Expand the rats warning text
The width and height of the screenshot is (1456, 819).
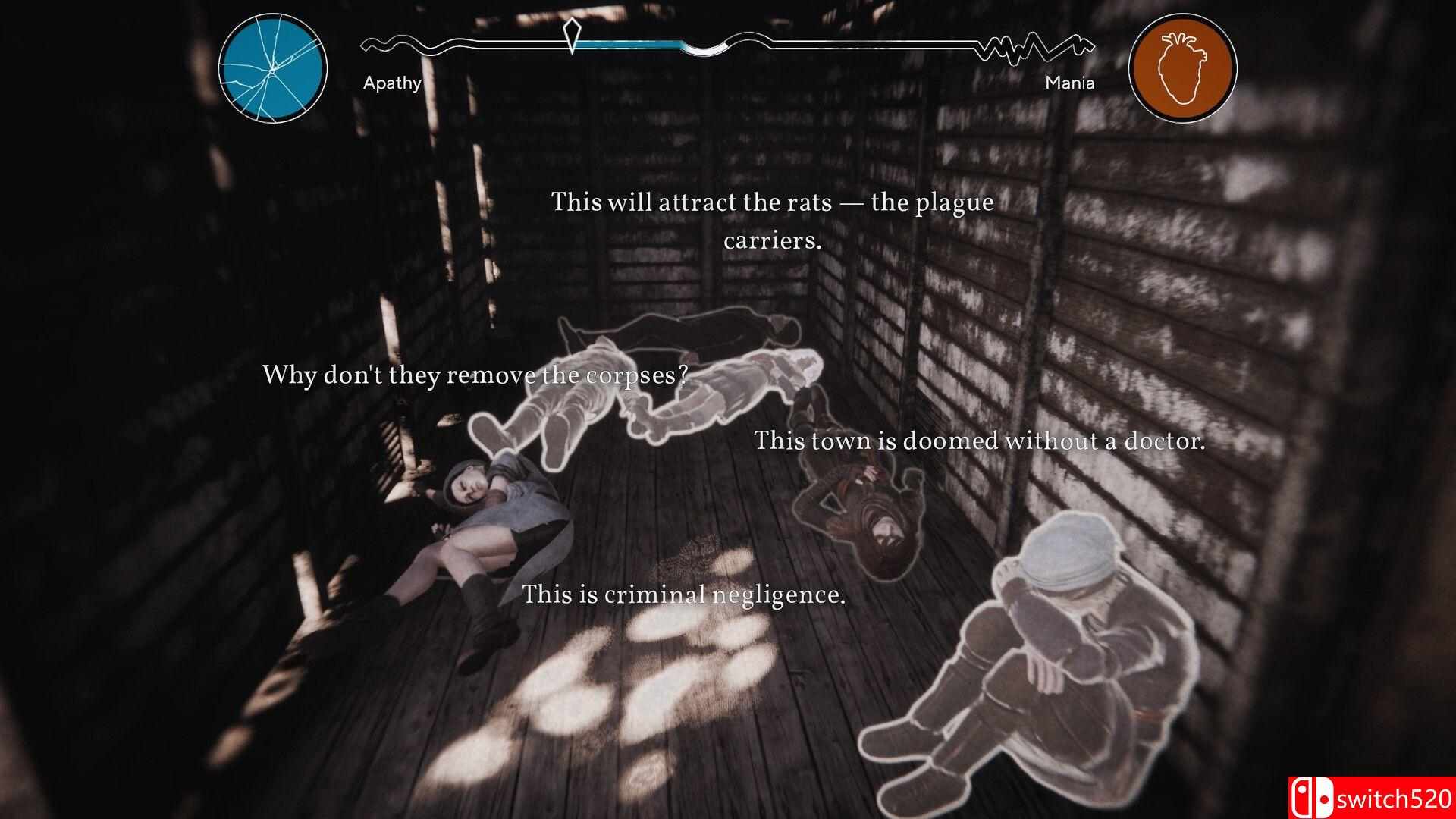pyautogui.click(x=772, y=202)
